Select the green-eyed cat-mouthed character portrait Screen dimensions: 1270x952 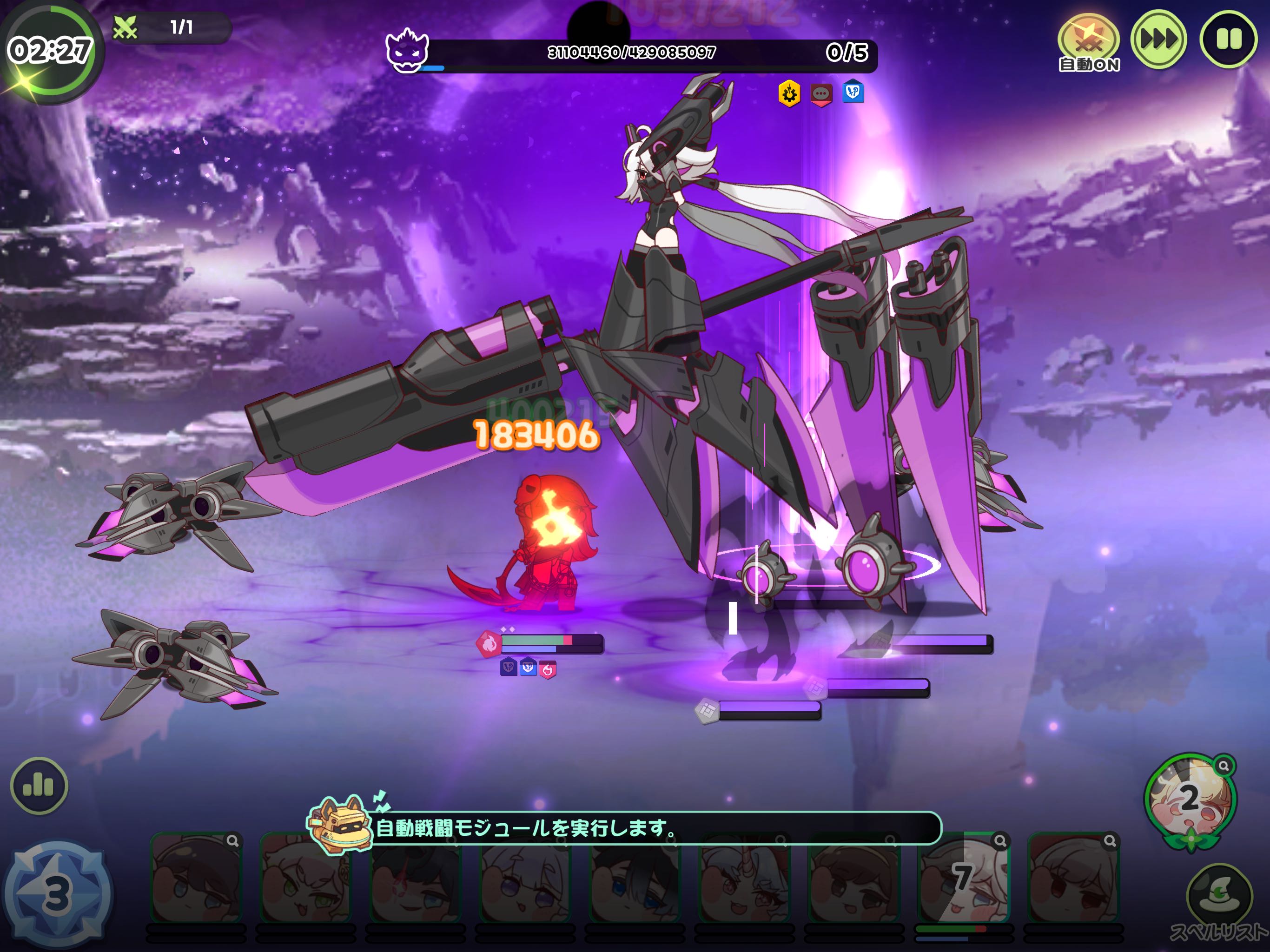tap(306, 879)
